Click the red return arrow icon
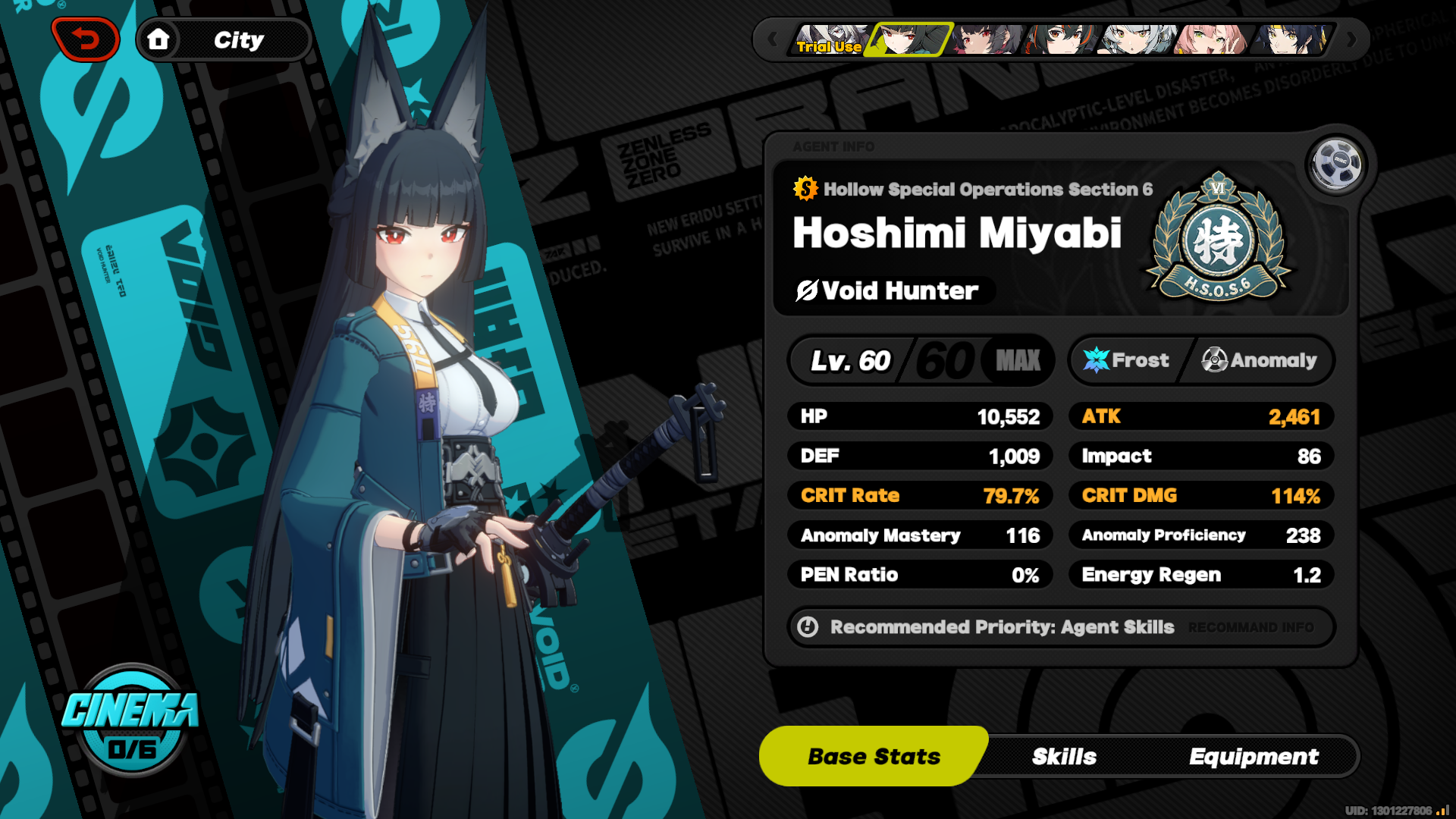This screenshot has width=1456, height=819. pos(86,39)
